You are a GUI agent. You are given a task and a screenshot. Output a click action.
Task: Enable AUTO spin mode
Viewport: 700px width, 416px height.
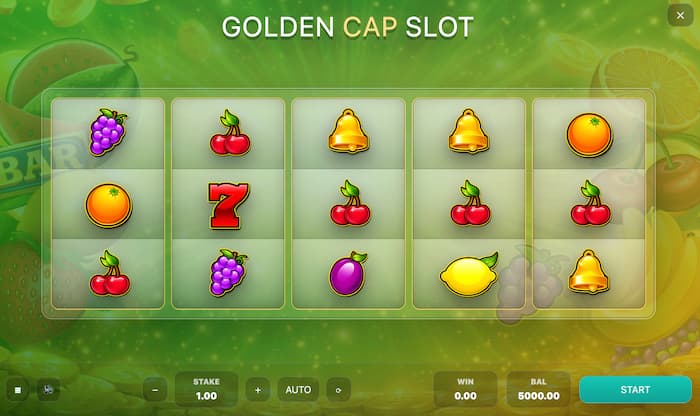click(298, 389)
